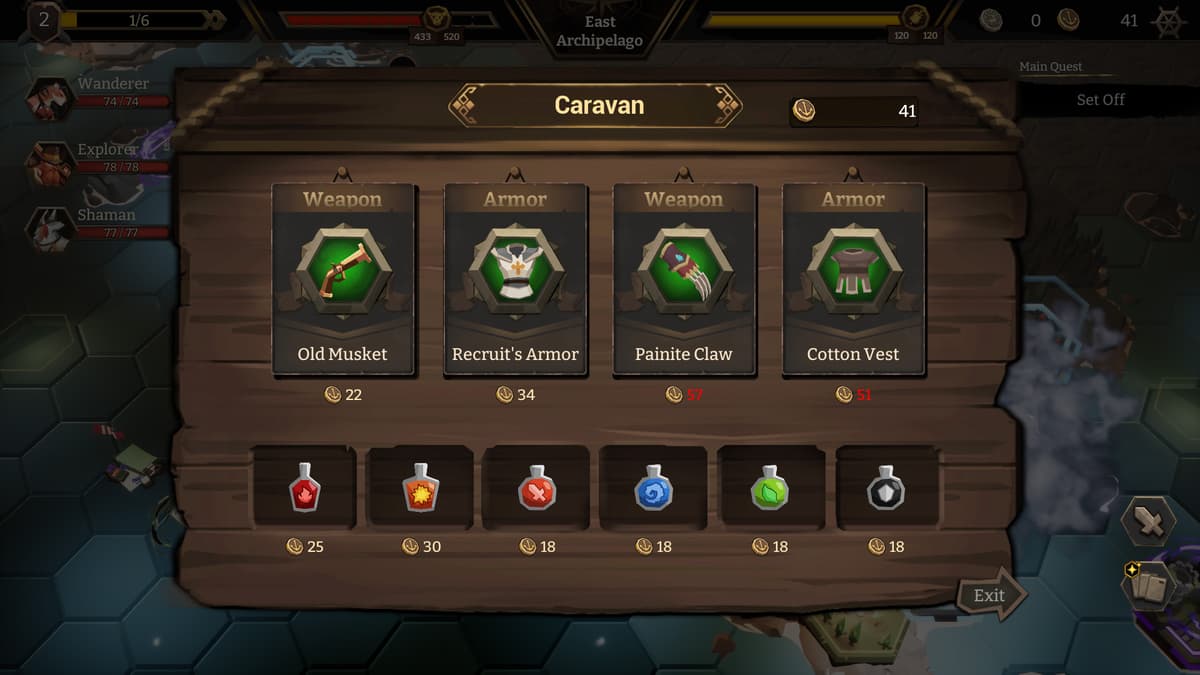Buy the Old Musket weapon
Image resolution: width=1200 pixels, height=675 pixels.
point(342,279)
